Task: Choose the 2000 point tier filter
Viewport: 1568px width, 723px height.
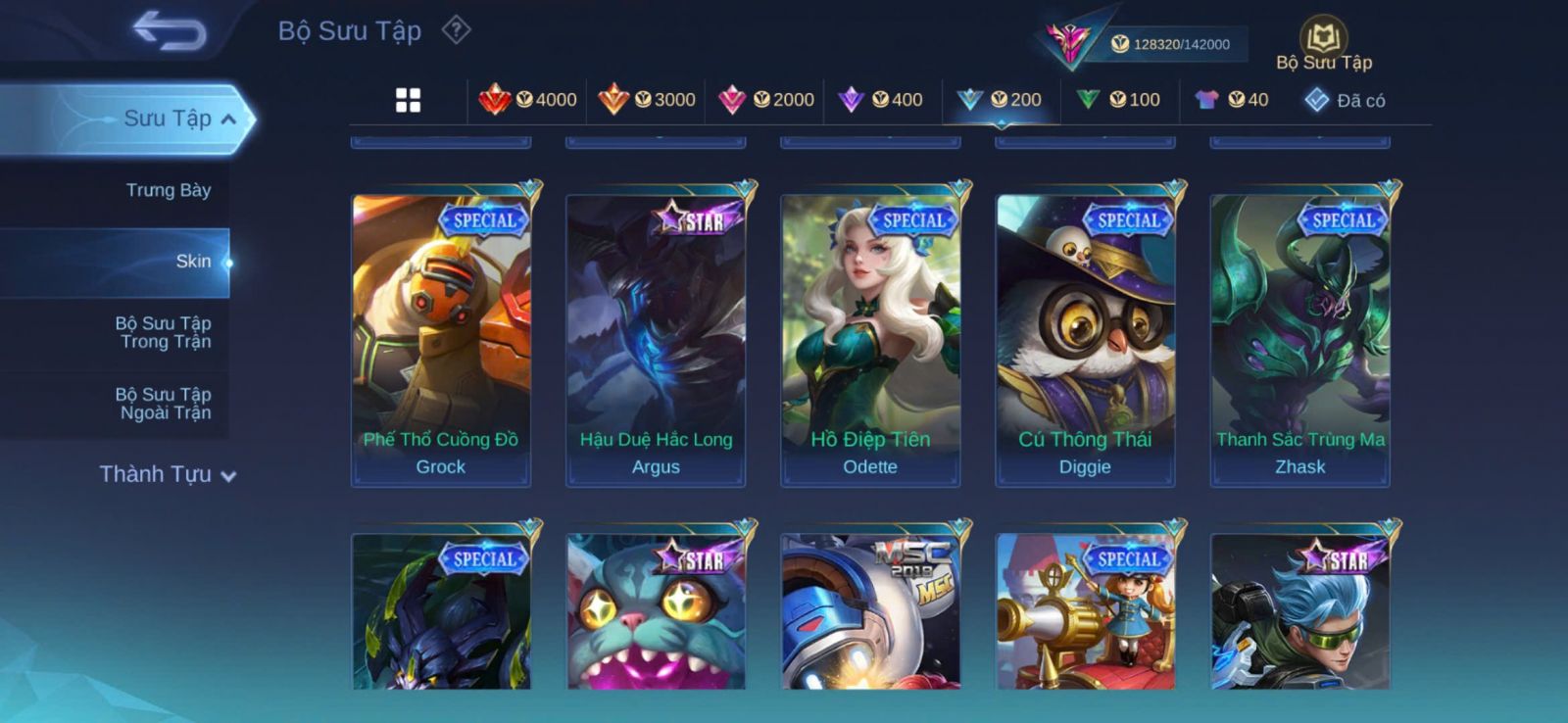Action: 766,100
